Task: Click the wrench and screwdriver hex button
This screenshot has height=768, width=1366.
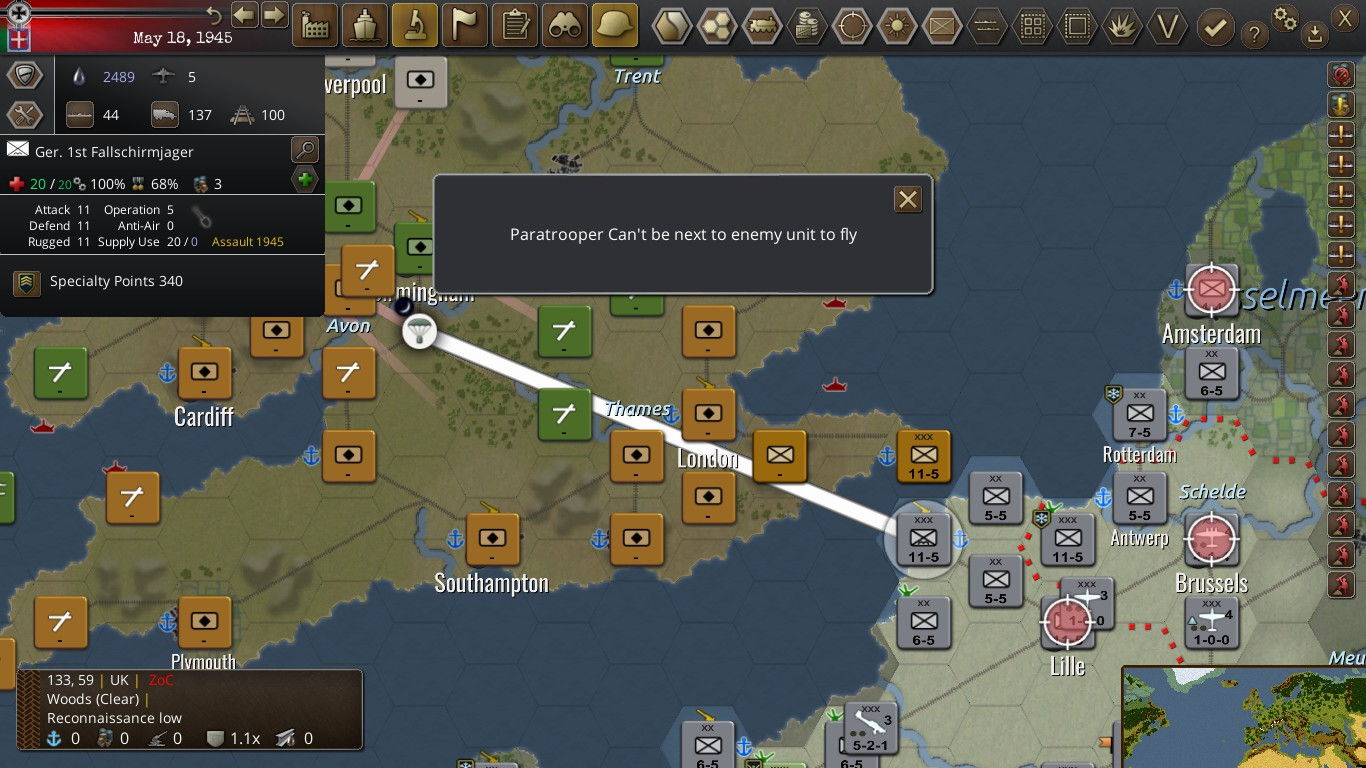Action: pos(25,115)
